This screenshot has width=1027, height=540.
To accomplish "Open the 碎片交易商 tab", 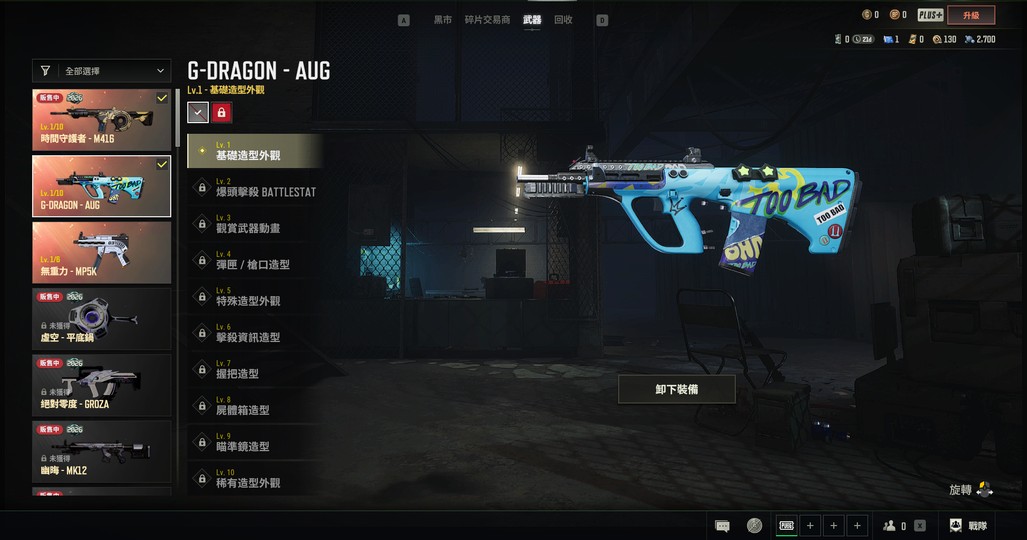I will pyautogui.click(x=487, y=20).
